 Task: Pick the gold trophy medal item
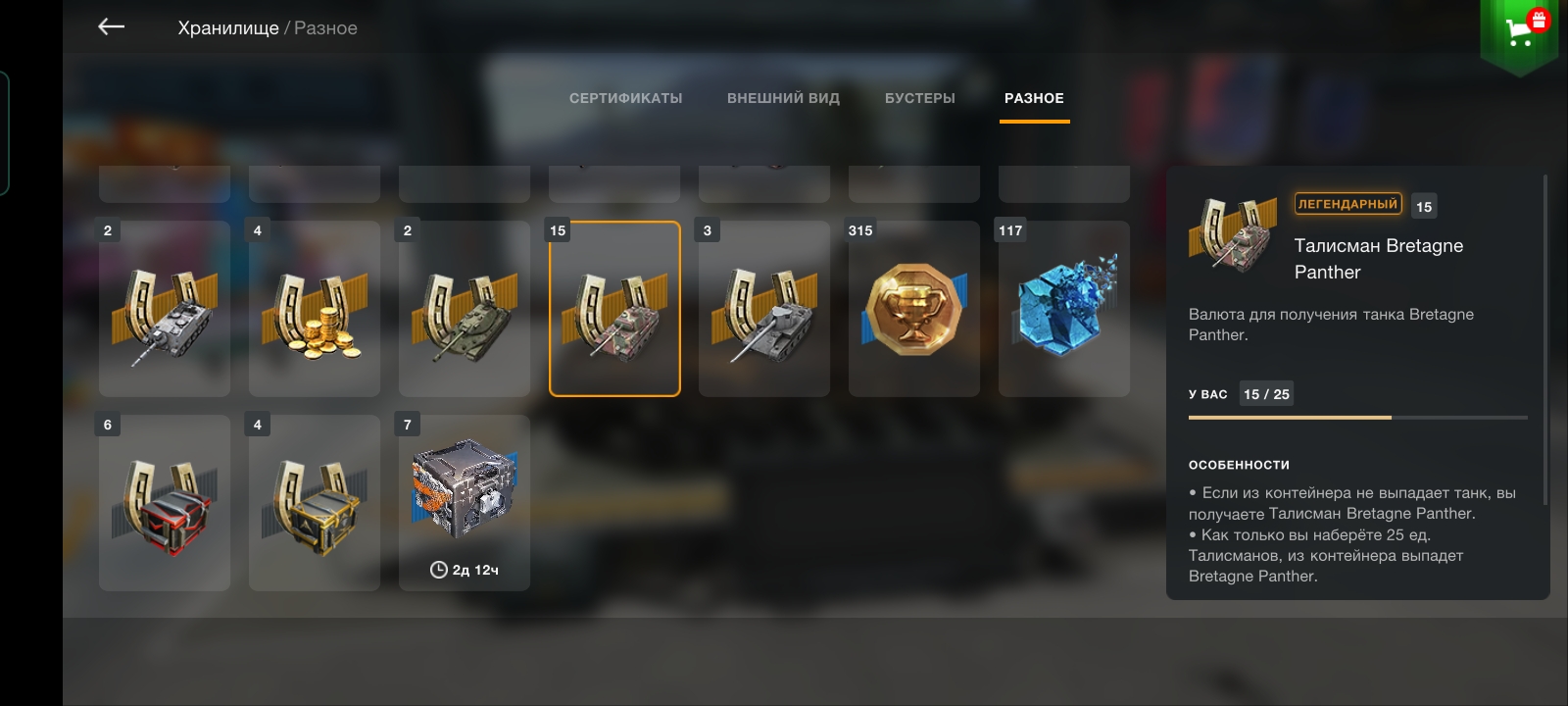tap(914, 309)
